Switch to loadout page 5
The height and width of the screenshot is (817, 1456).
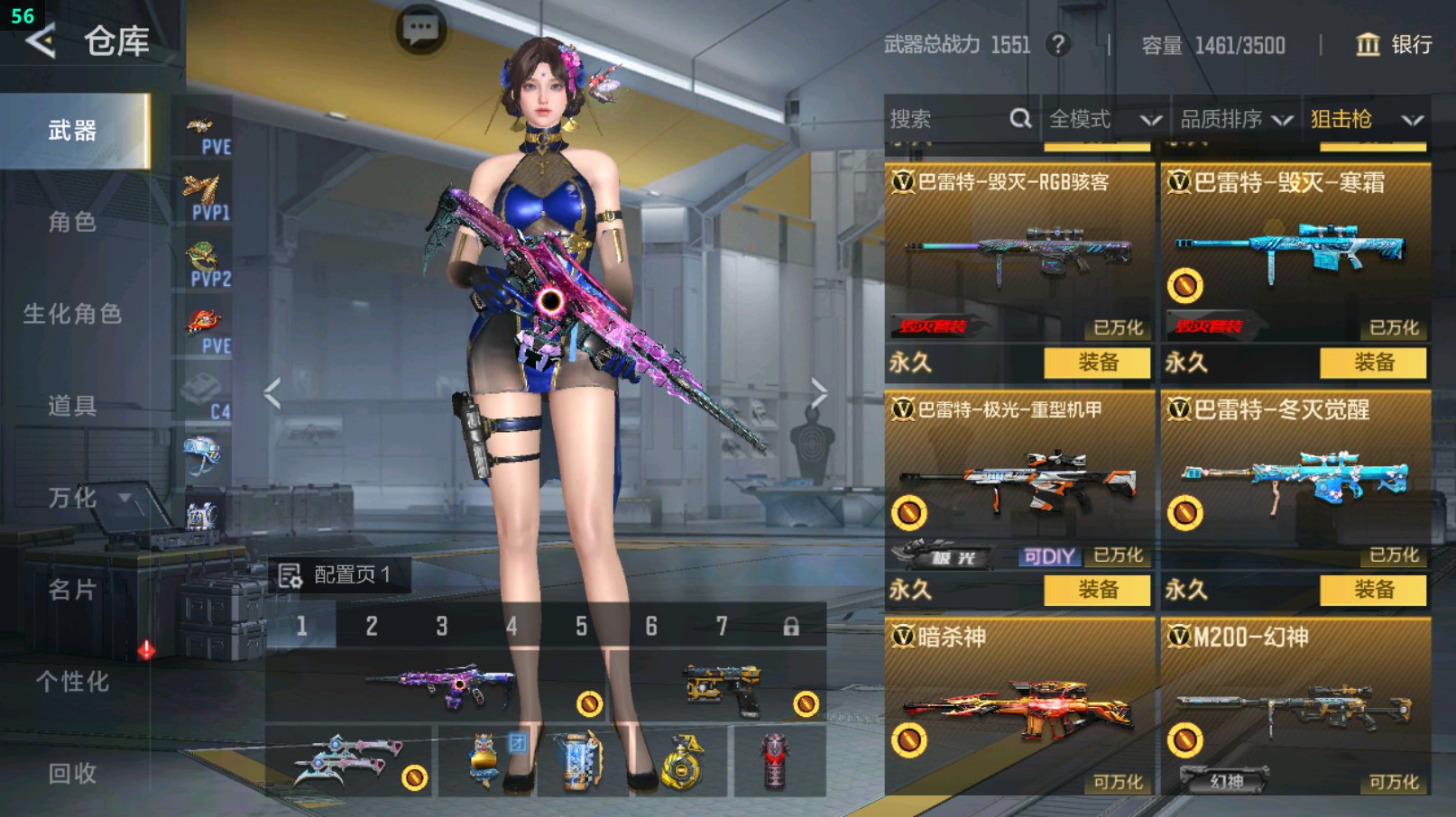pyautogui.click(x=581, y=626)
